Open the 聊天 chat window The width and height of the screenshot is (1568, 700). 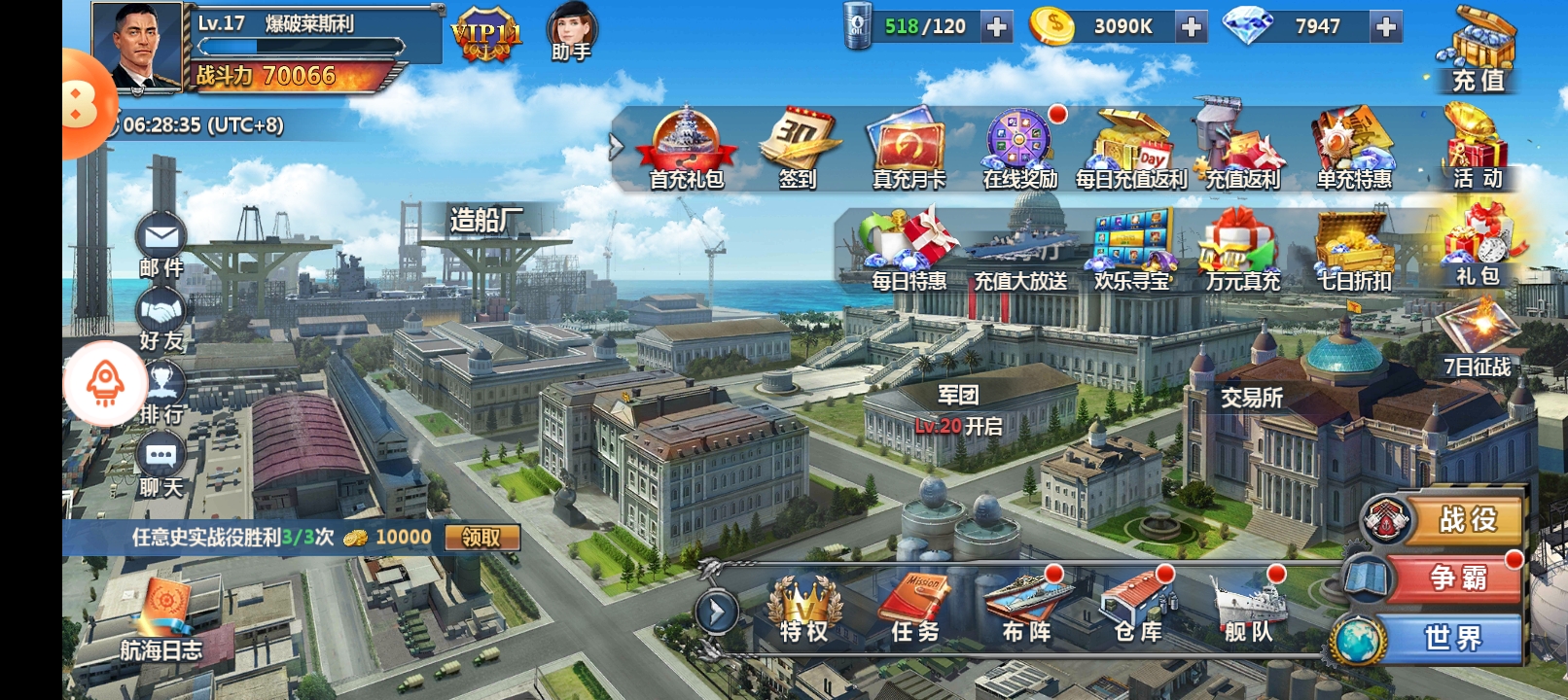point(160,465)
